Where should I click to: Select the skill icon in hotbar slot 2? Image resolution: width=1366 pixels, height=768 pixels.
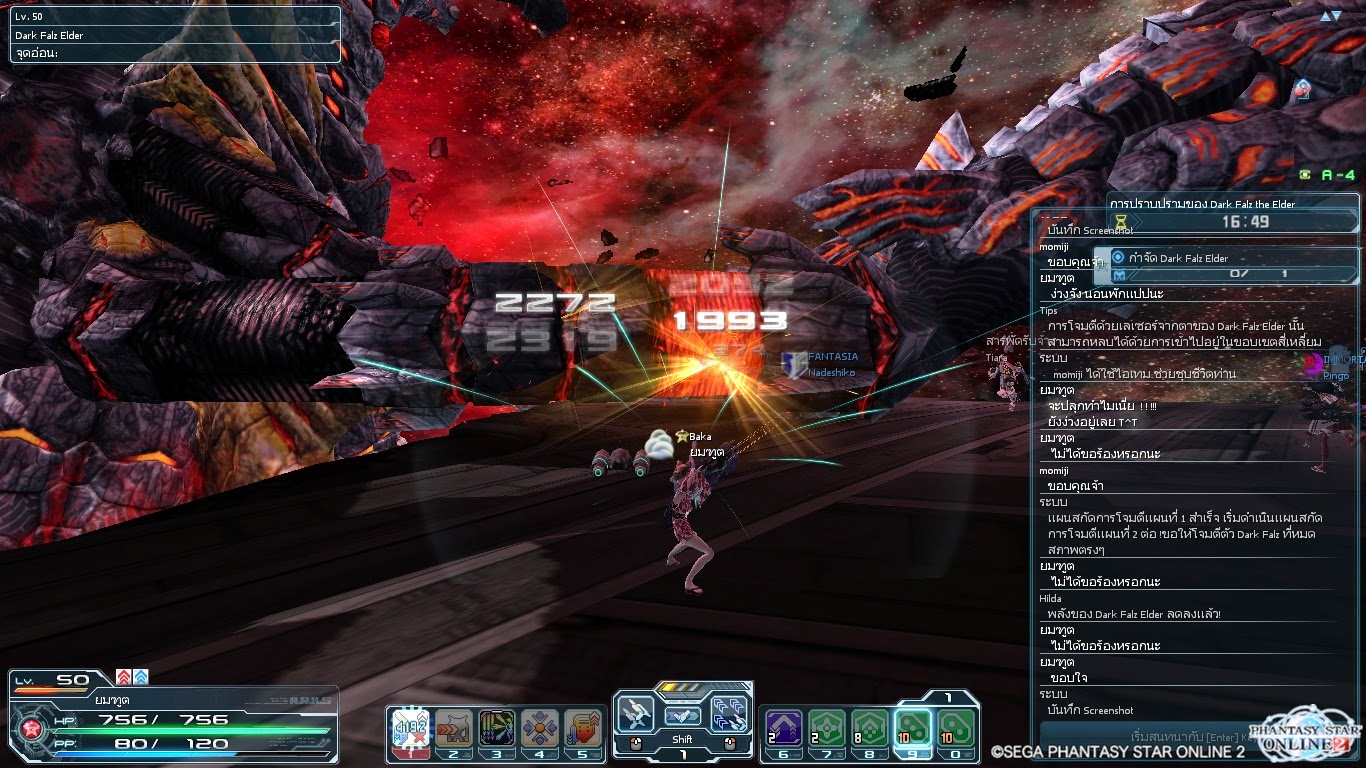click(453, 728)
